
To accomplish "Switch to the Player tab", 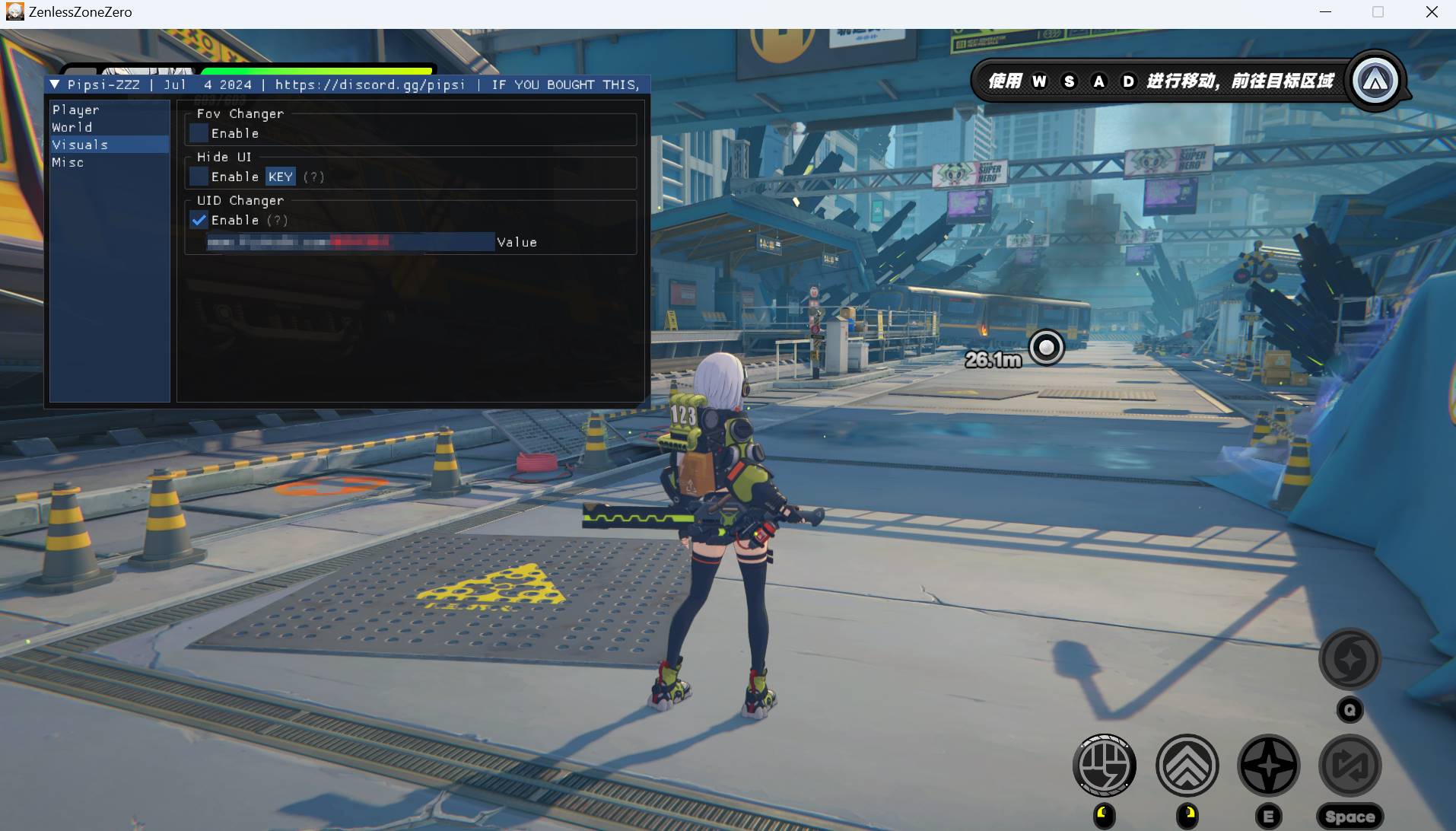I will (x=76, y=110).
